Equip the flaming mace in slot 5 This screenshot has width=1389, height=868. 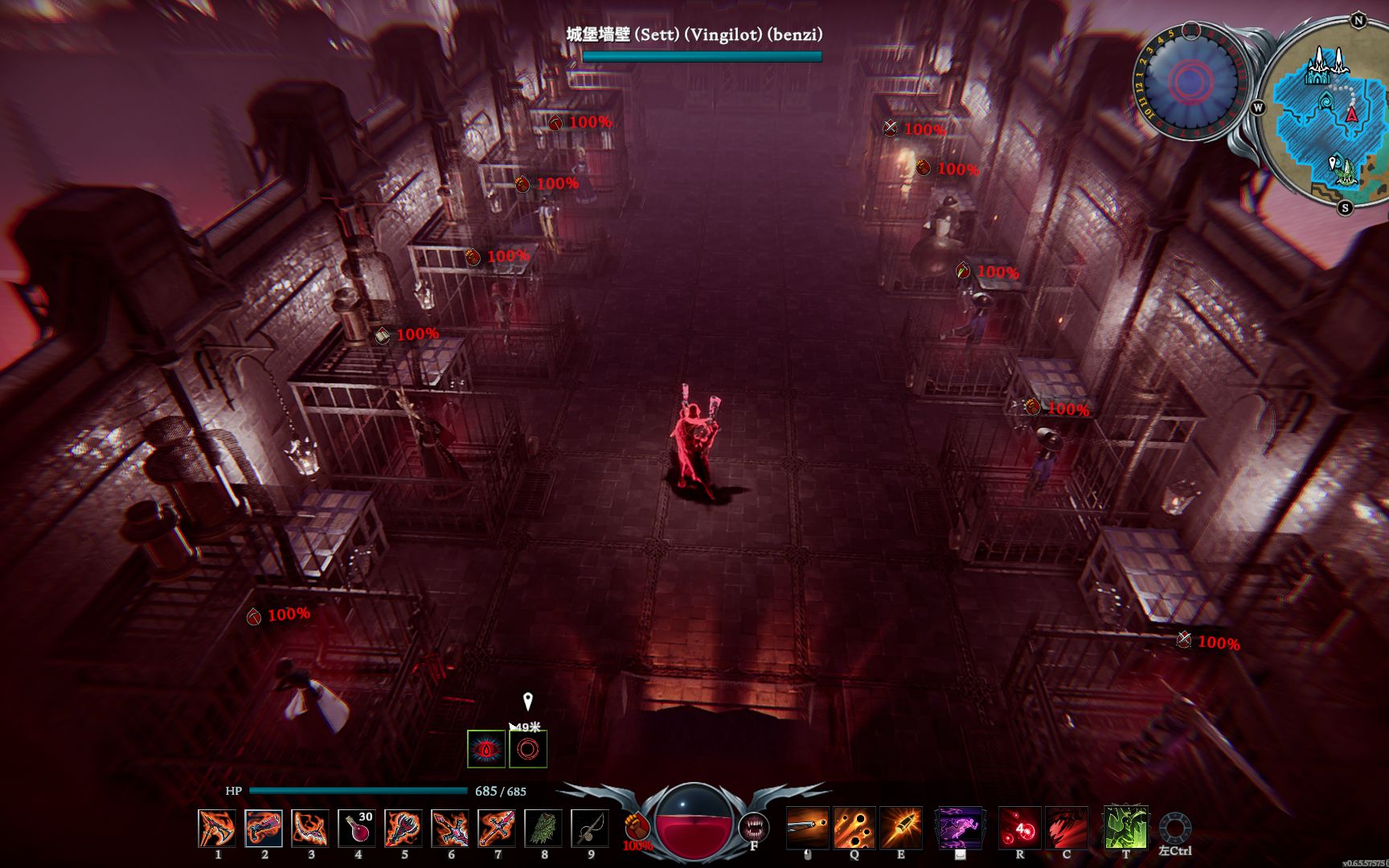[x=404, y=828]
